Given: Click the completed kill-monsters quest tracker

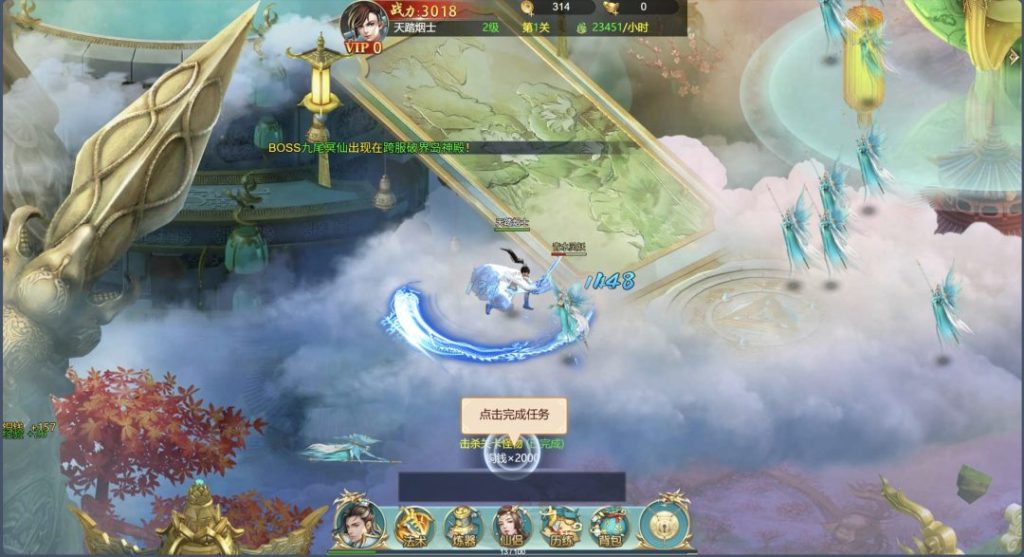Looking at the screenshot, I should click(512, 443).
